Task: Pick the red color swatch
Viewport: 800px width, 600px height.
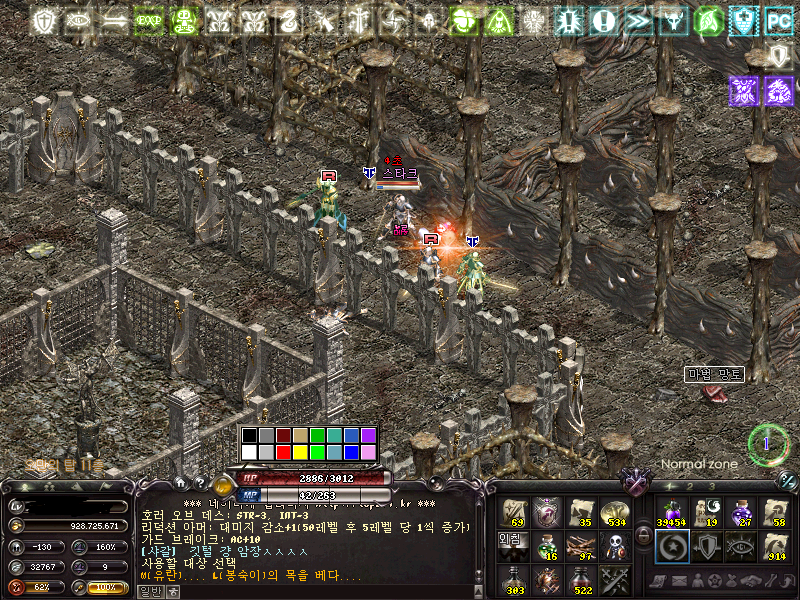Action: point(284,452)
